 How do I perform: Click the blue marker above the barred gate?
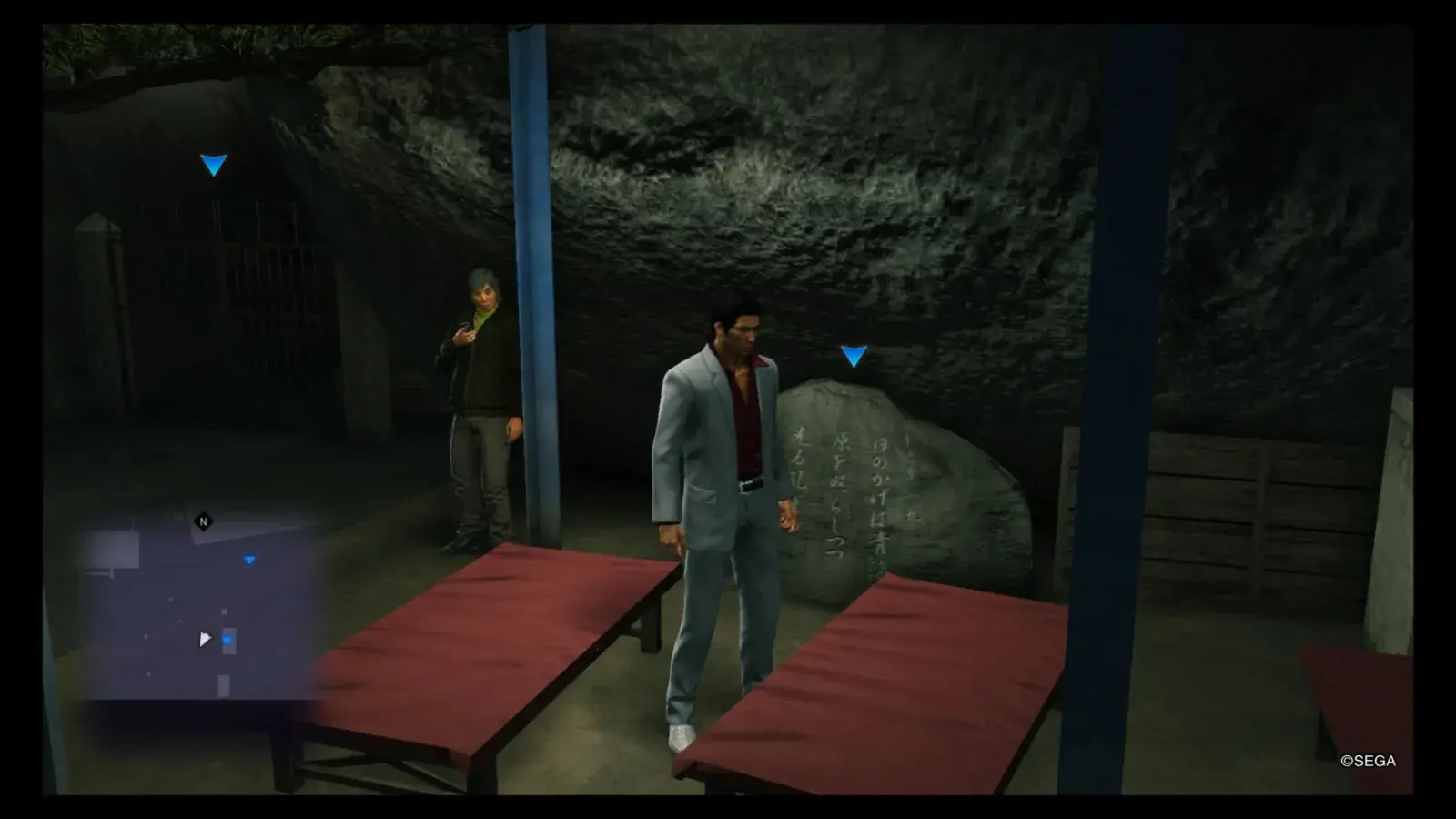pyautogui.click(x=214, y=165)
